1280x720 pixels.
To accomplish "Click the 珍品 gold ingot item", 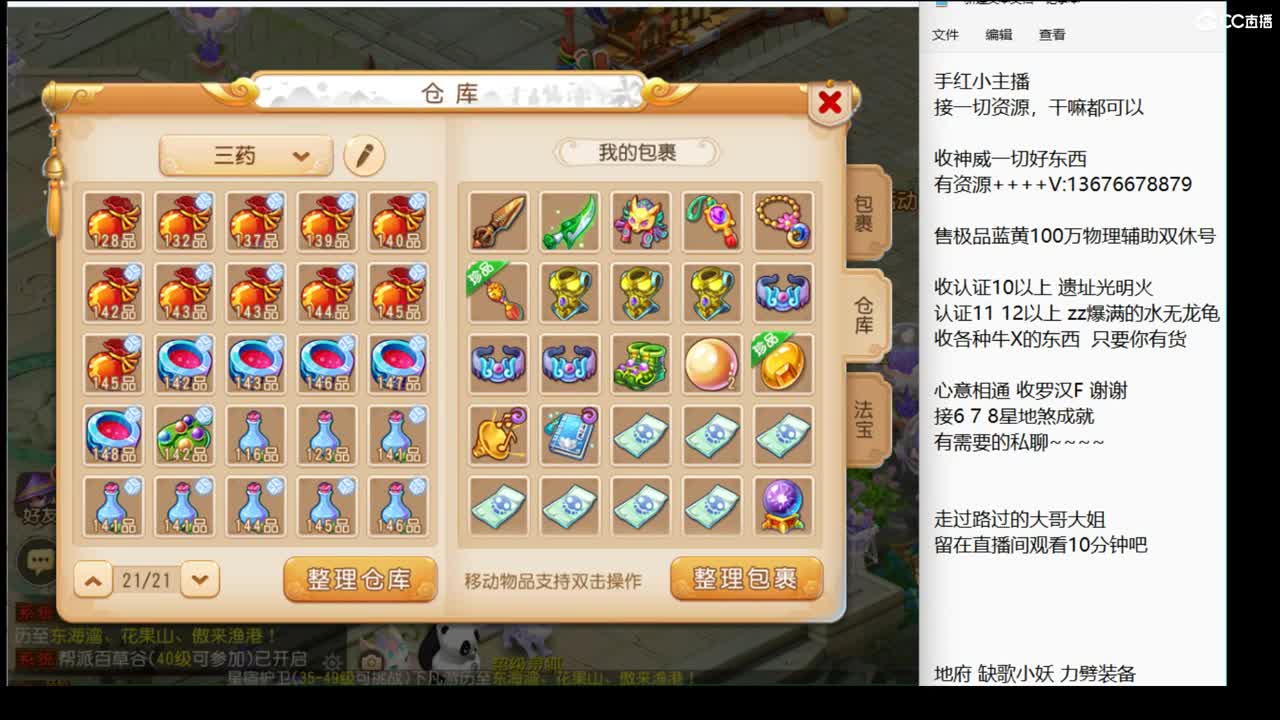I will click(x=784, y=364).
